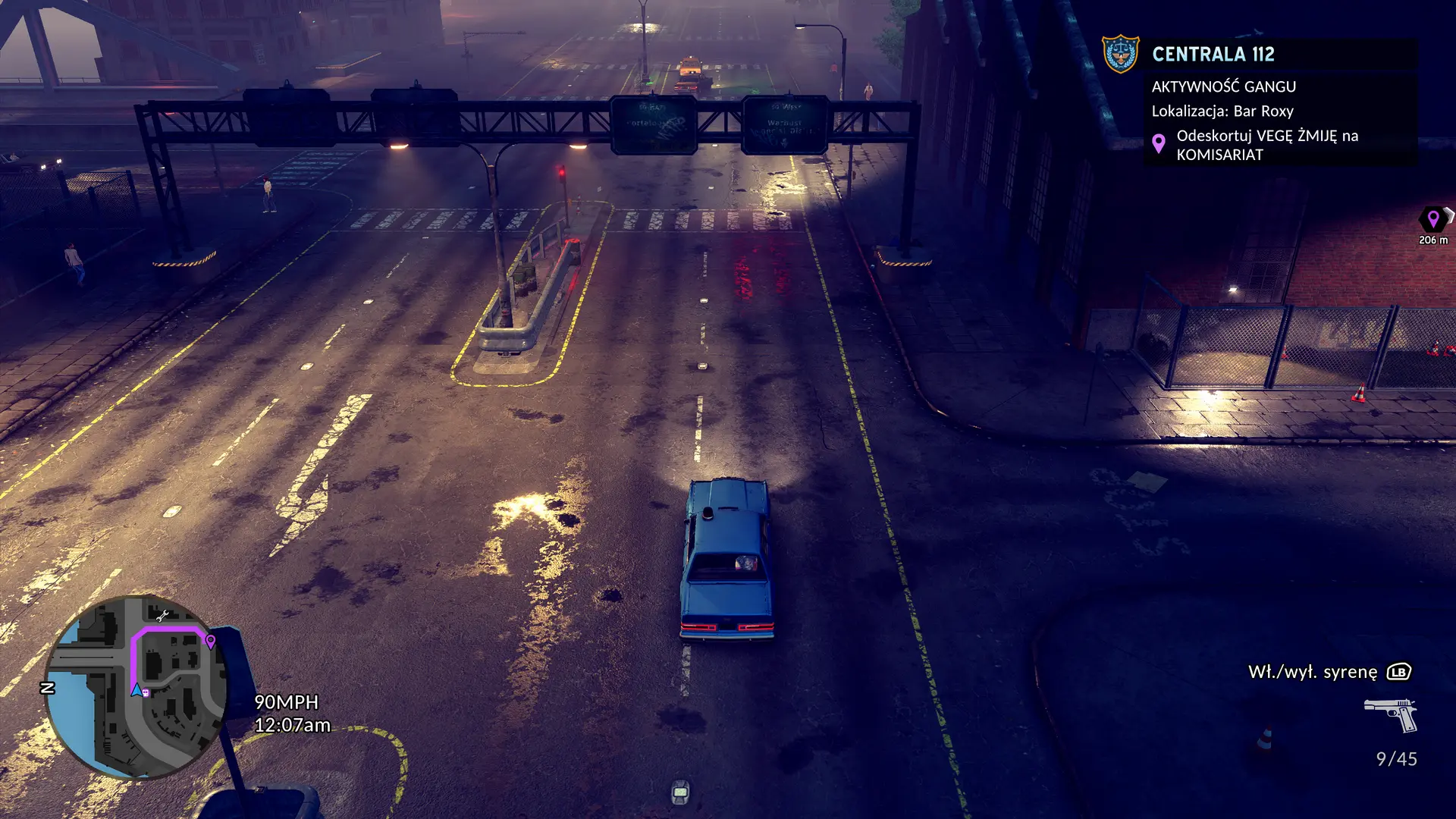Select the wrench garage marker on minimap
Viewport: 1456px width, 819px height.
pyautogui.click(x=162, y=615)
